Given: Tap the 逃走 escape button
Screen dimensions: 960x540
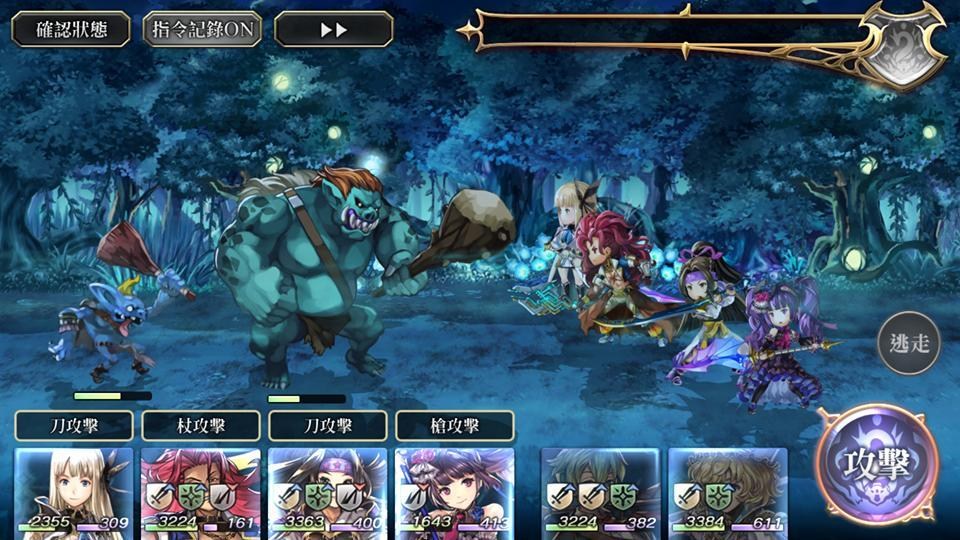Looking at the screenshot, I should pyautogui.click(x=910, y=344).
